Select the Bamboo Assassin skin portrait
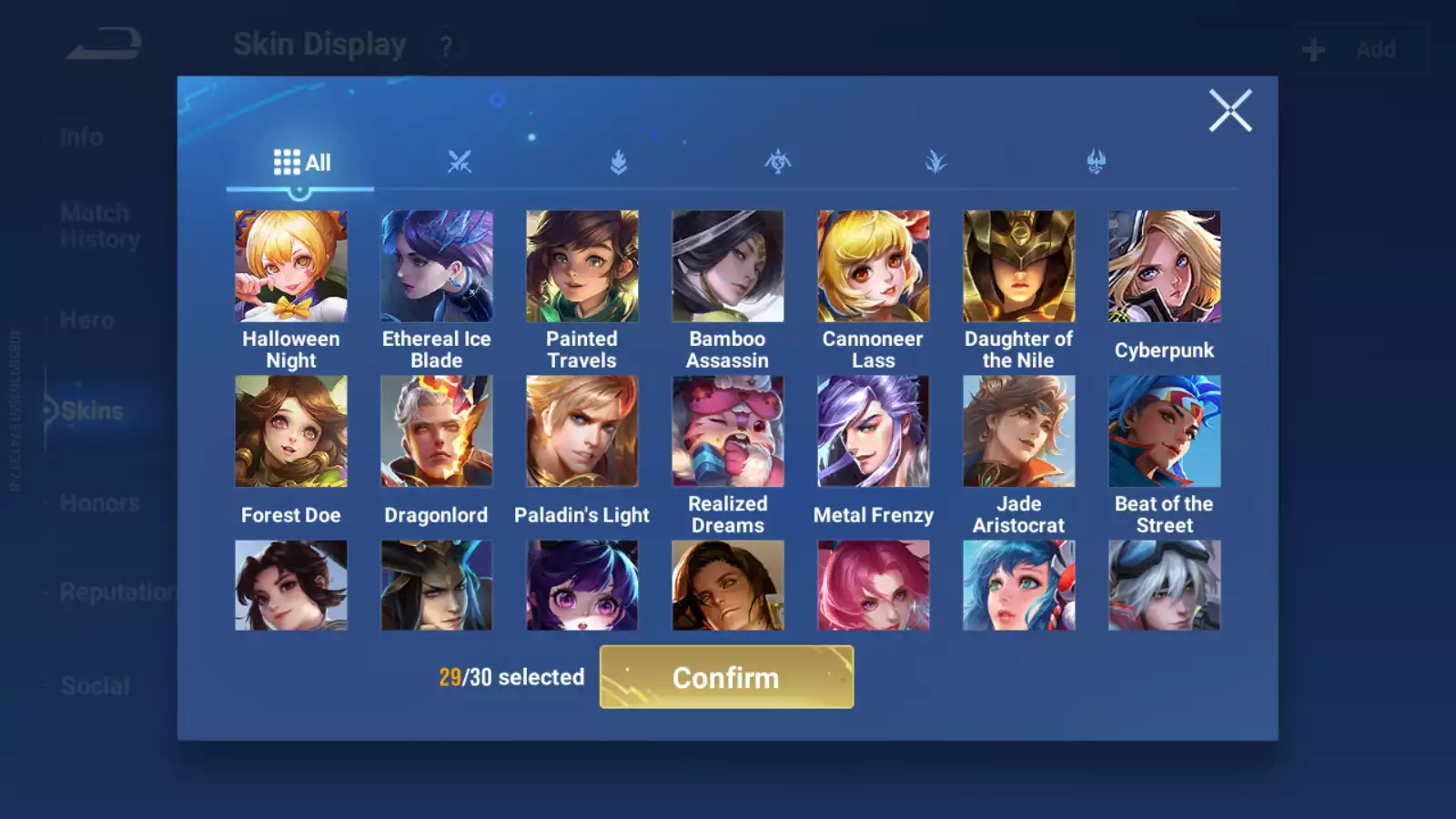Screen dimensions: 1456x819 pos(728,267)
